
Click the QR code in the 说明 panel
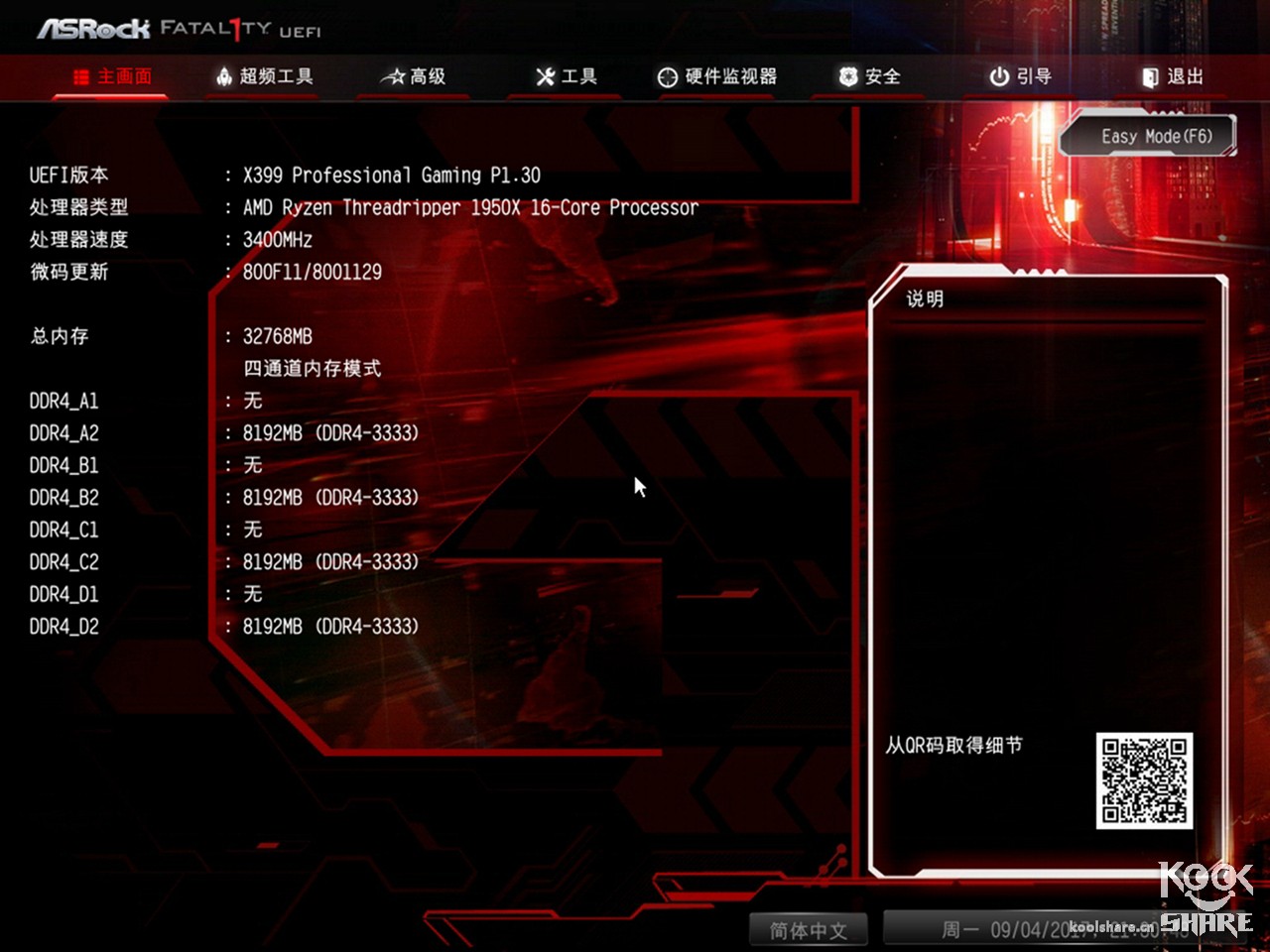coord(1143,779)
